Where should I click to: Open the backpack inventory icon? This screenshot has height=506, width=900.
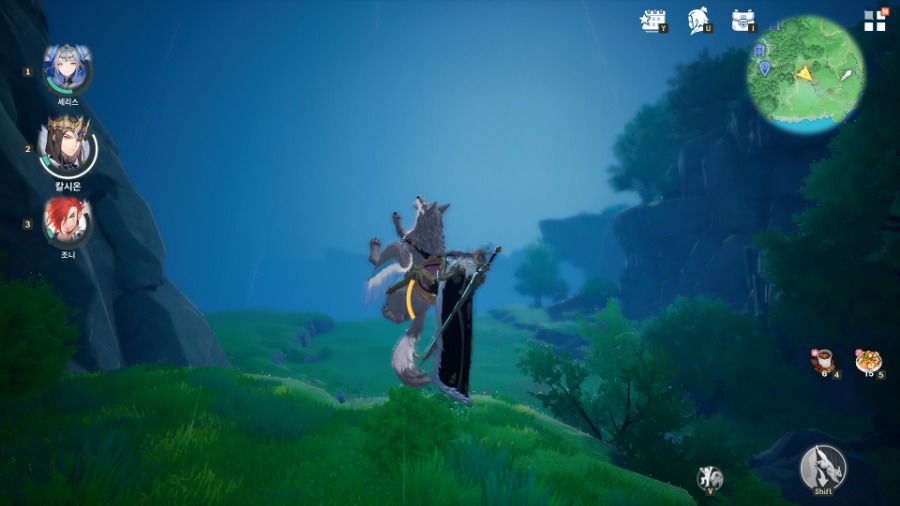[742, 20]
